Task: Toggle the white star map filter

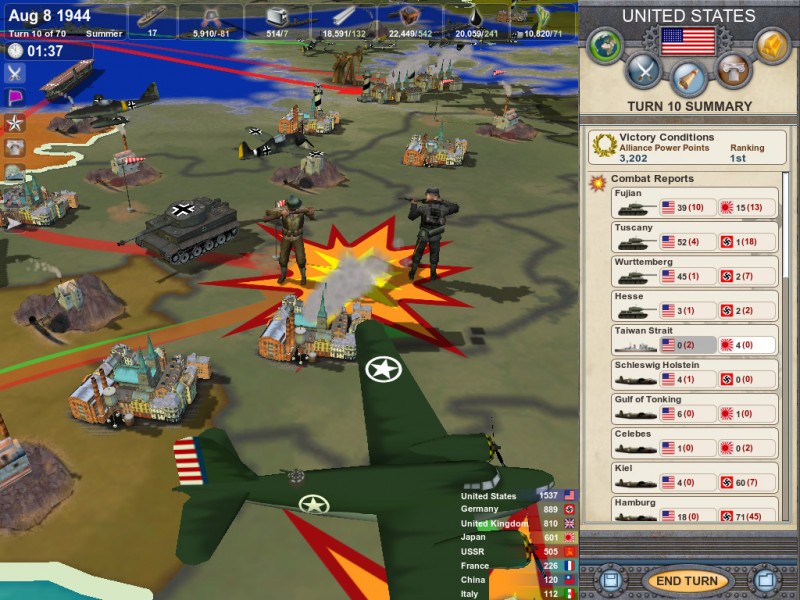Action: (15, 123)
